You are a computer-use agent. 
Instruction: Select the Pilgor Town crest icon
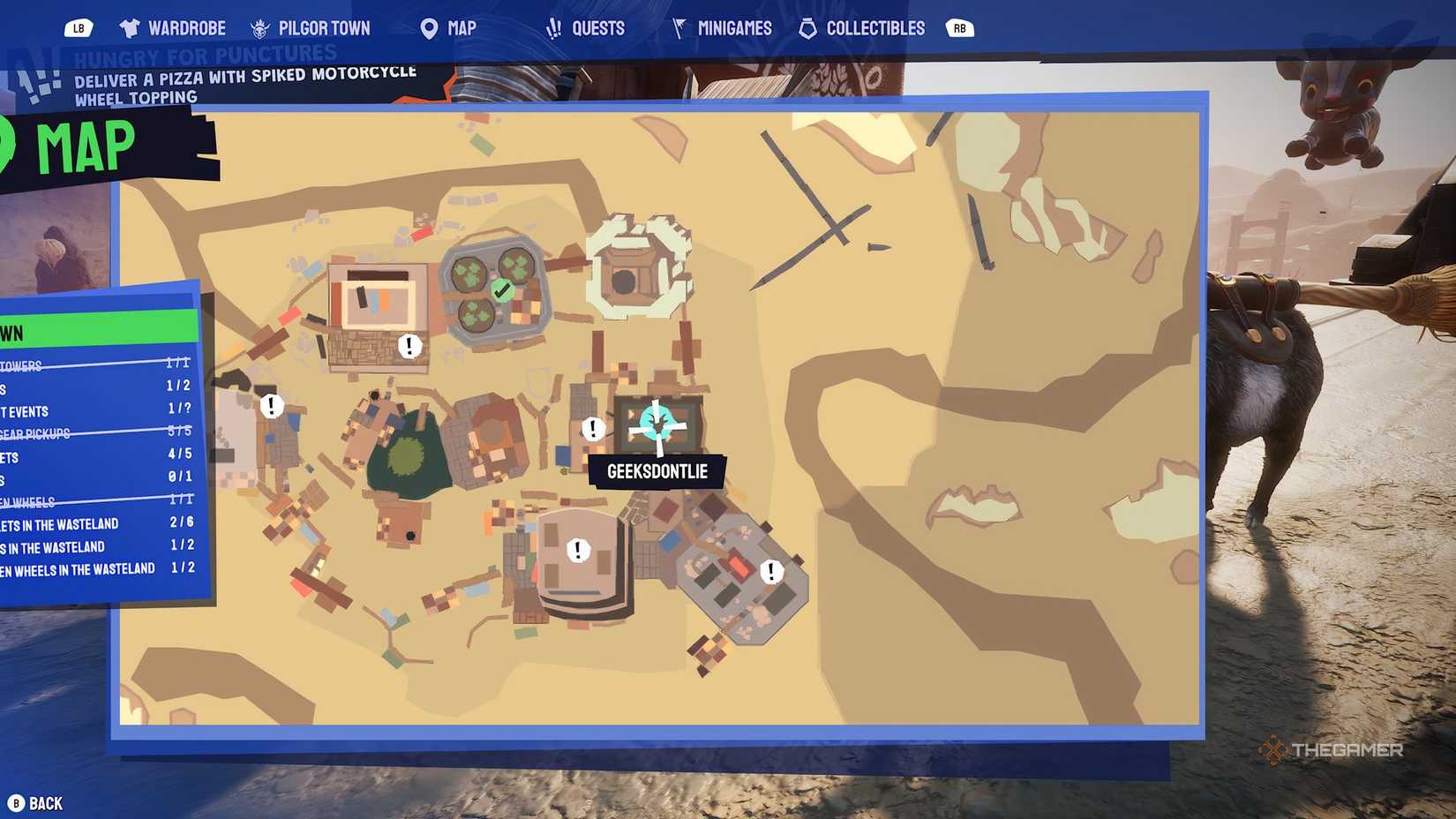point(259,27)
